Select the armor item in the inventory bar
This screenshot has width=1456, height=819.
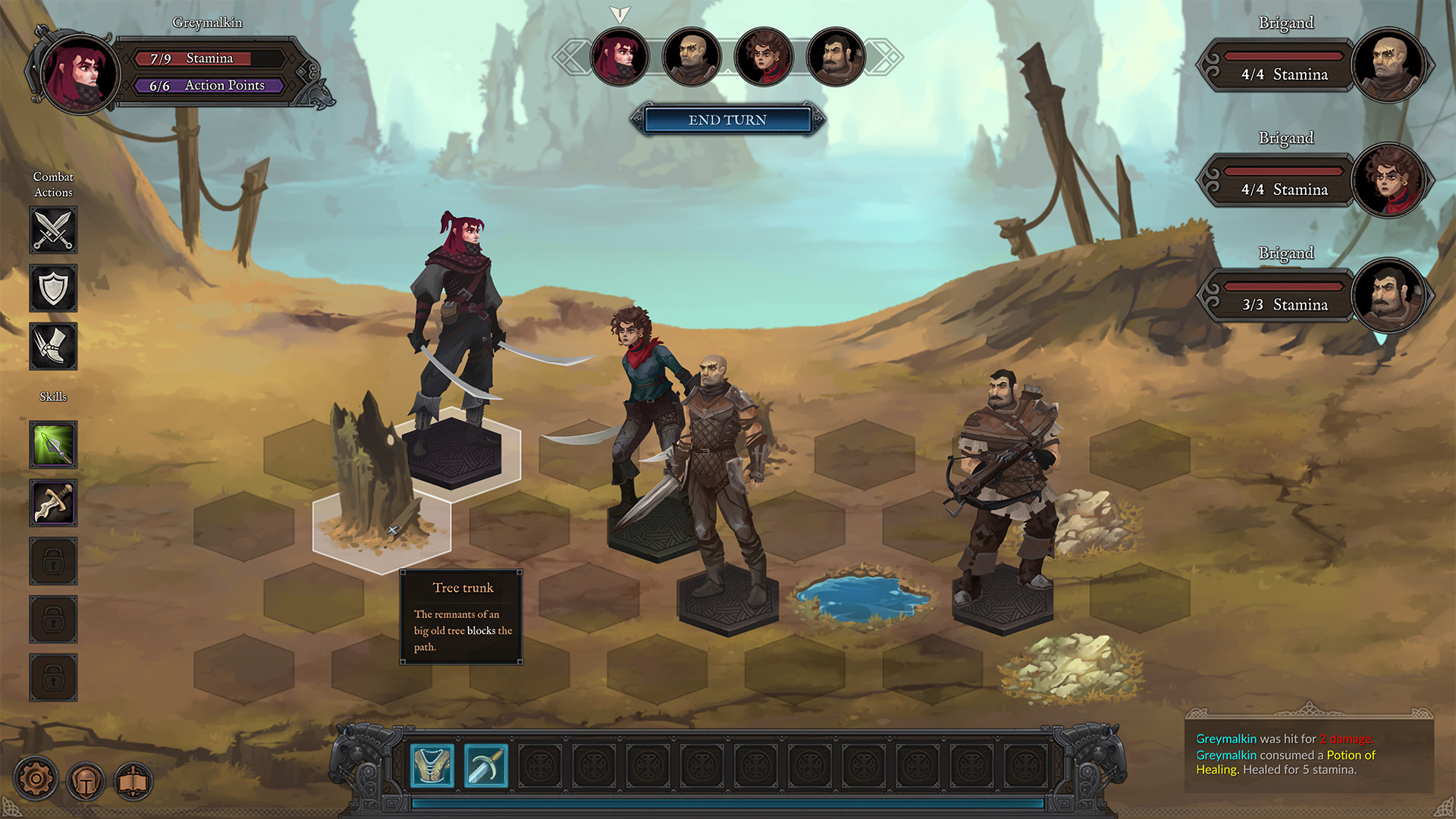pyautogui.click(x=431, y=766)
